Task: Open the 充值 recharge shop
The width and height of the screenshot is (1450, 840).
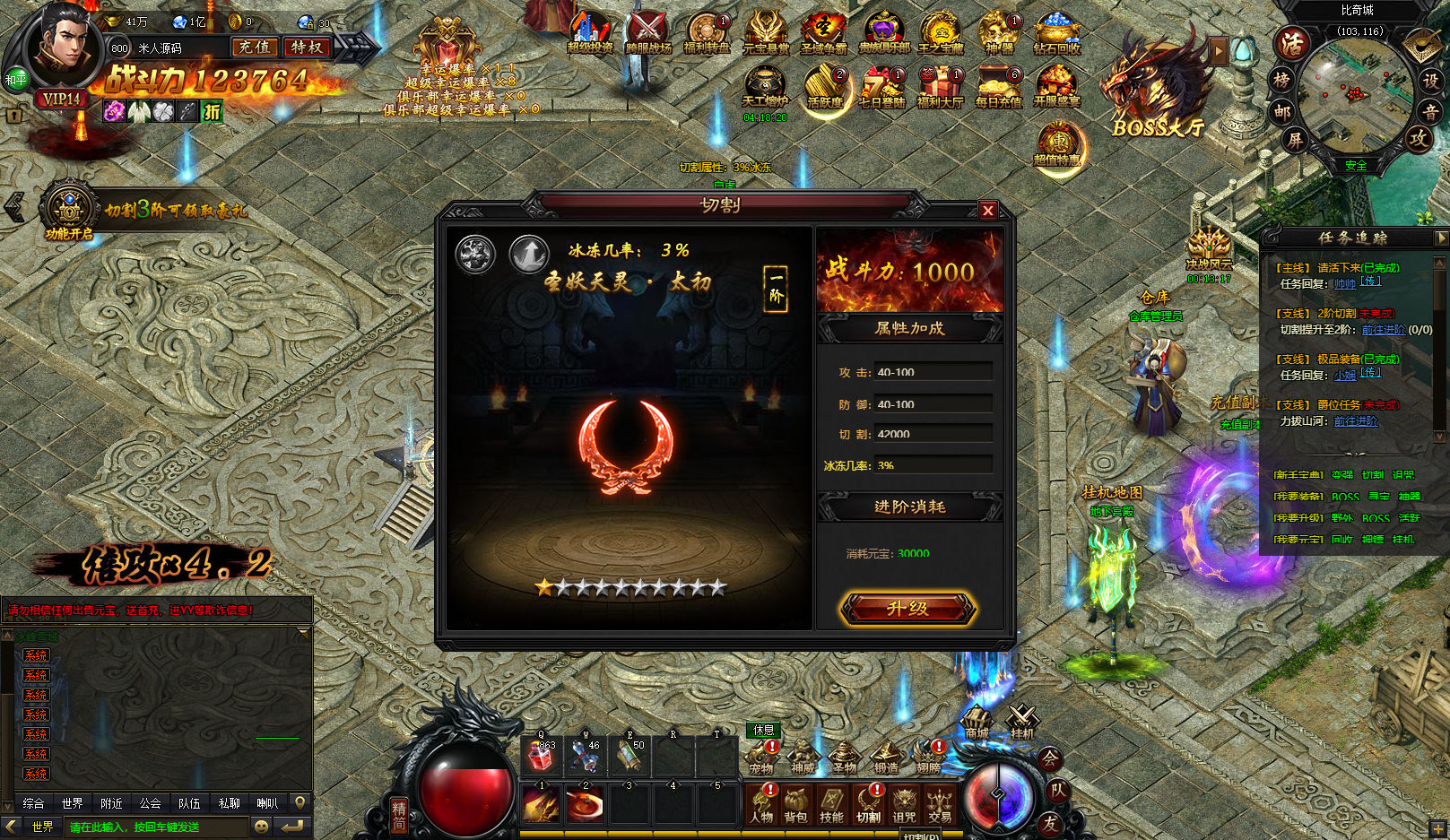Action: pos(254,48)
